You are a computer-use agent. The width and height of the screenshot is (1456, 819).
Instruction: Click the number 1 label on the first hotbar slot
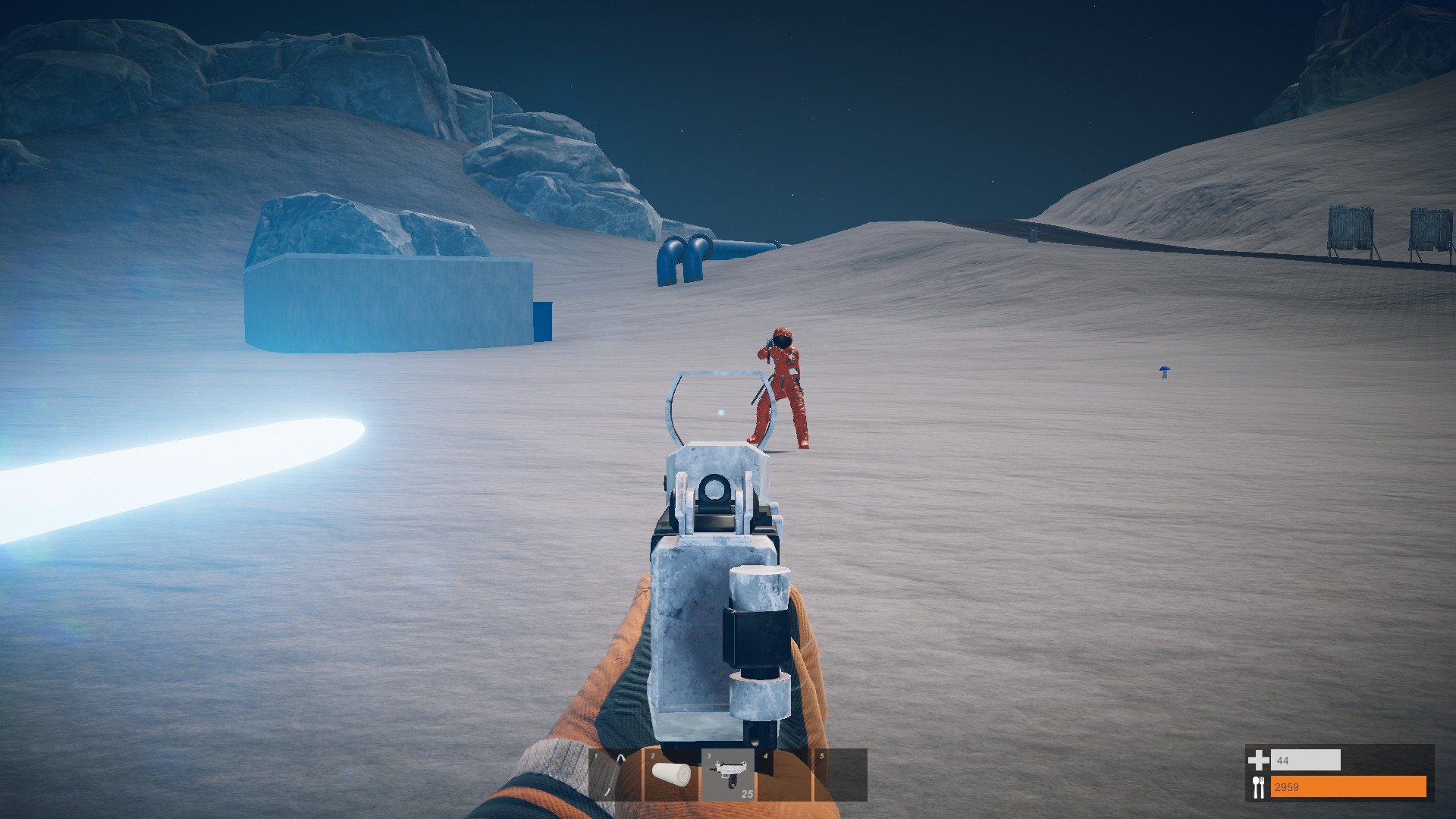coord(595,757)
